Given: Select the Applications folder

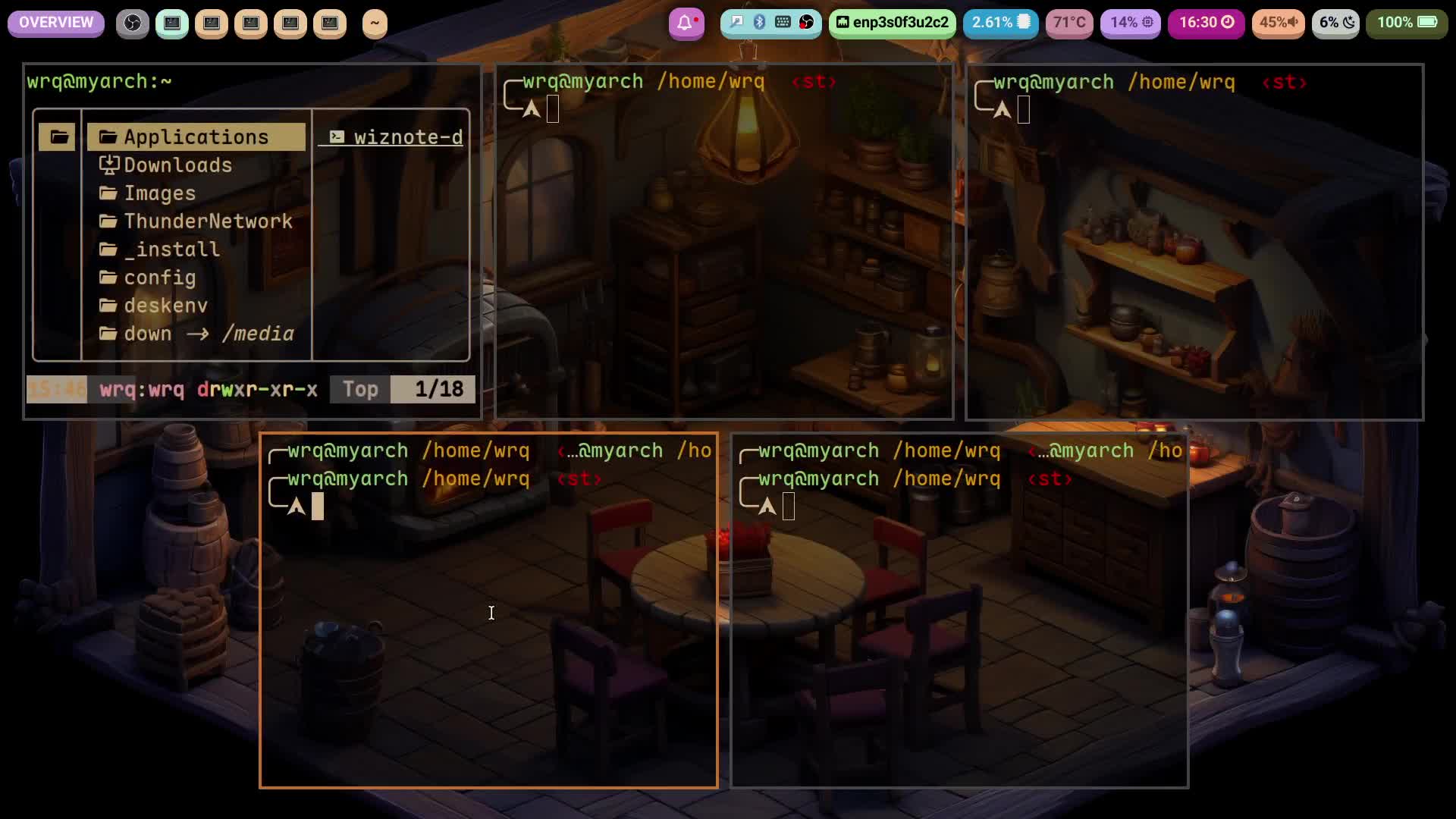Looking at the screenshot, I should [196, 137].
